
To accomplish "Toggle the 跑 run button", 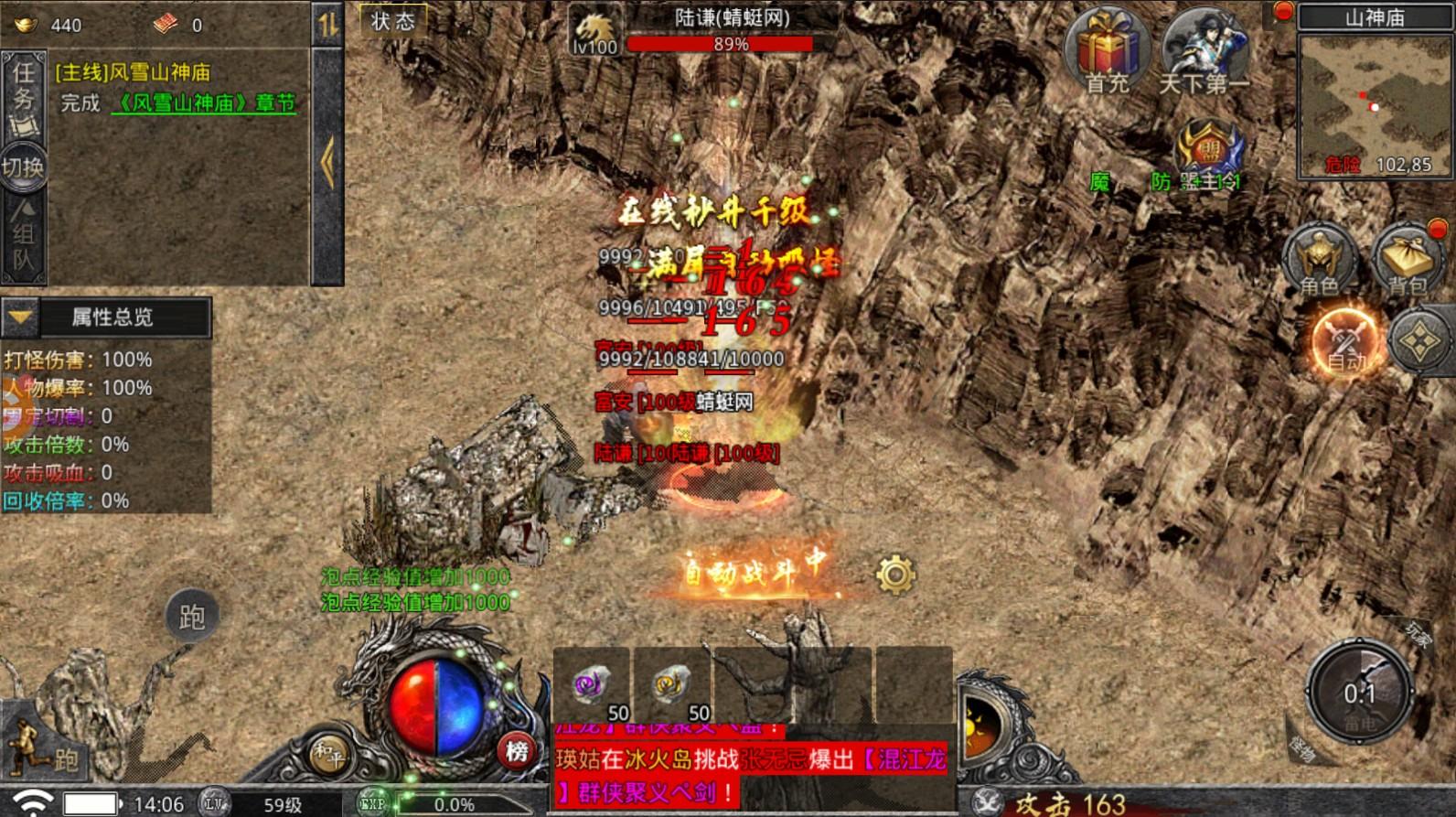I will pyautogui.click(x=192, y=617).
